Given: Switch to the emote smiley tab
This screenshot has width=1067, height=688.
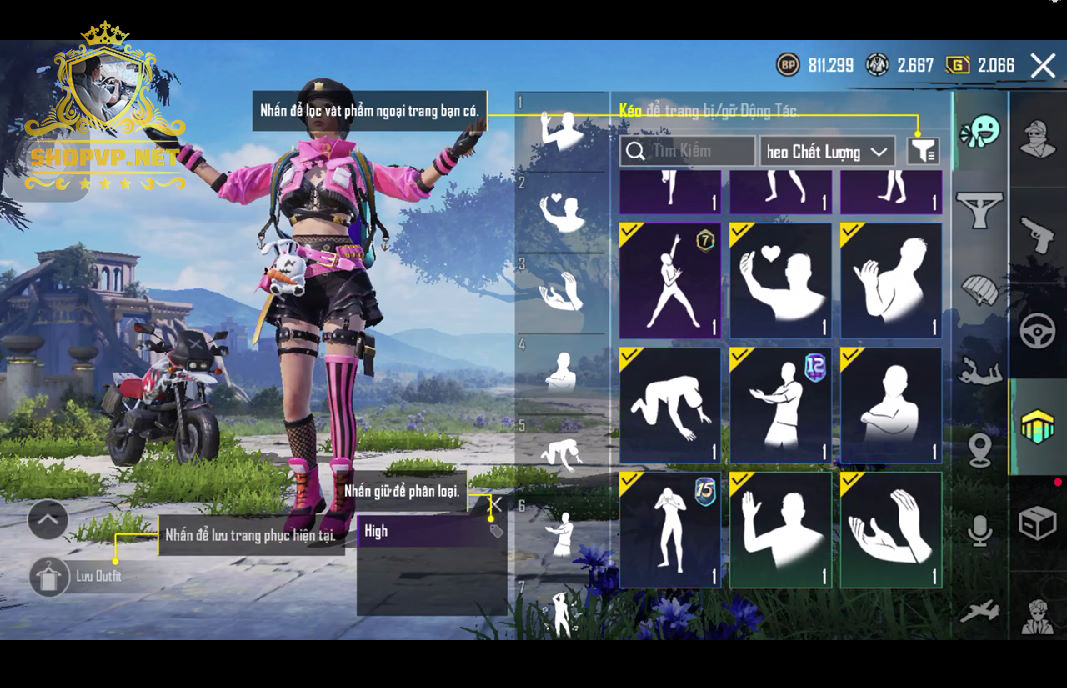Looking at the screenshot, I should click(x=980, y=131).
